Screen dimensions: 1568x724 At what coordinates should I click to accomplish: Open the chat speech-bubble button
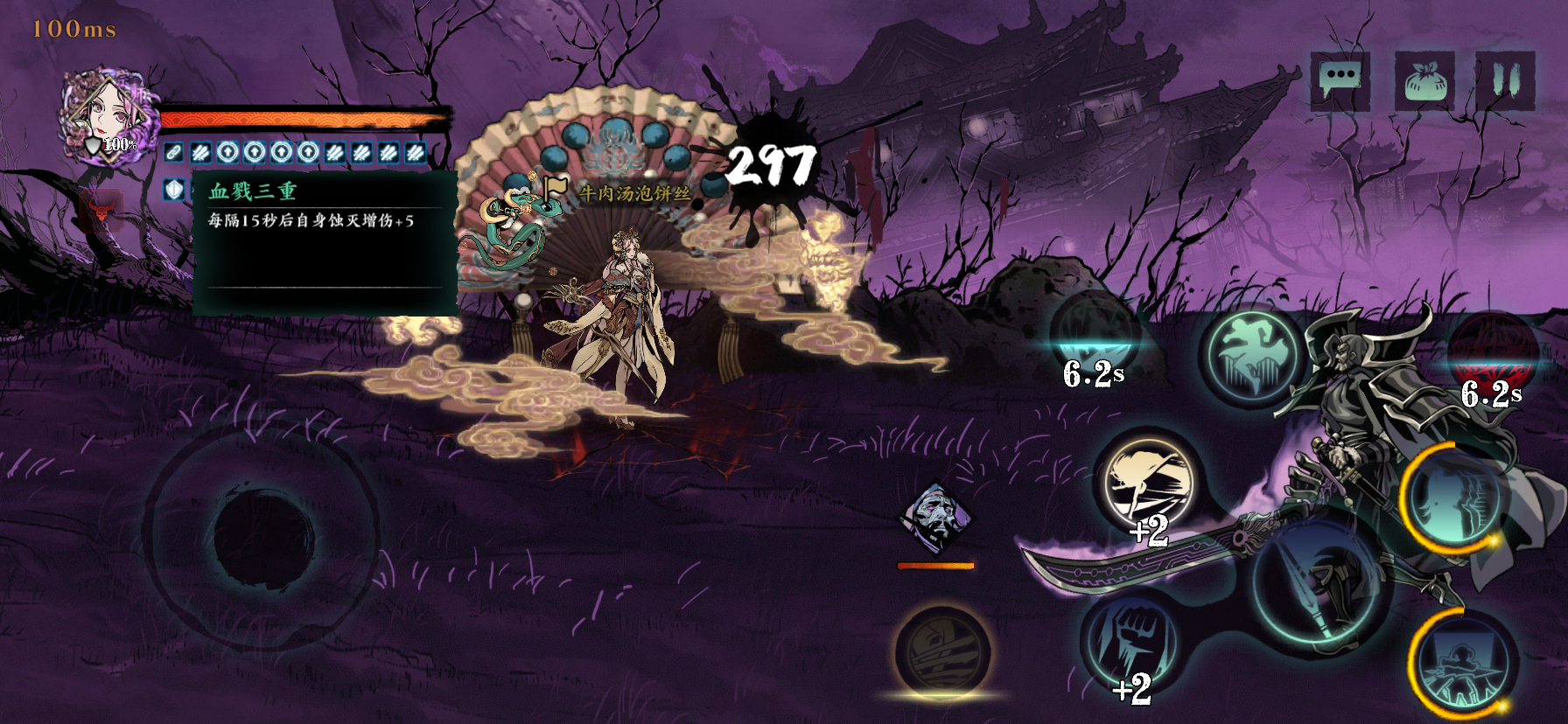1340,80
